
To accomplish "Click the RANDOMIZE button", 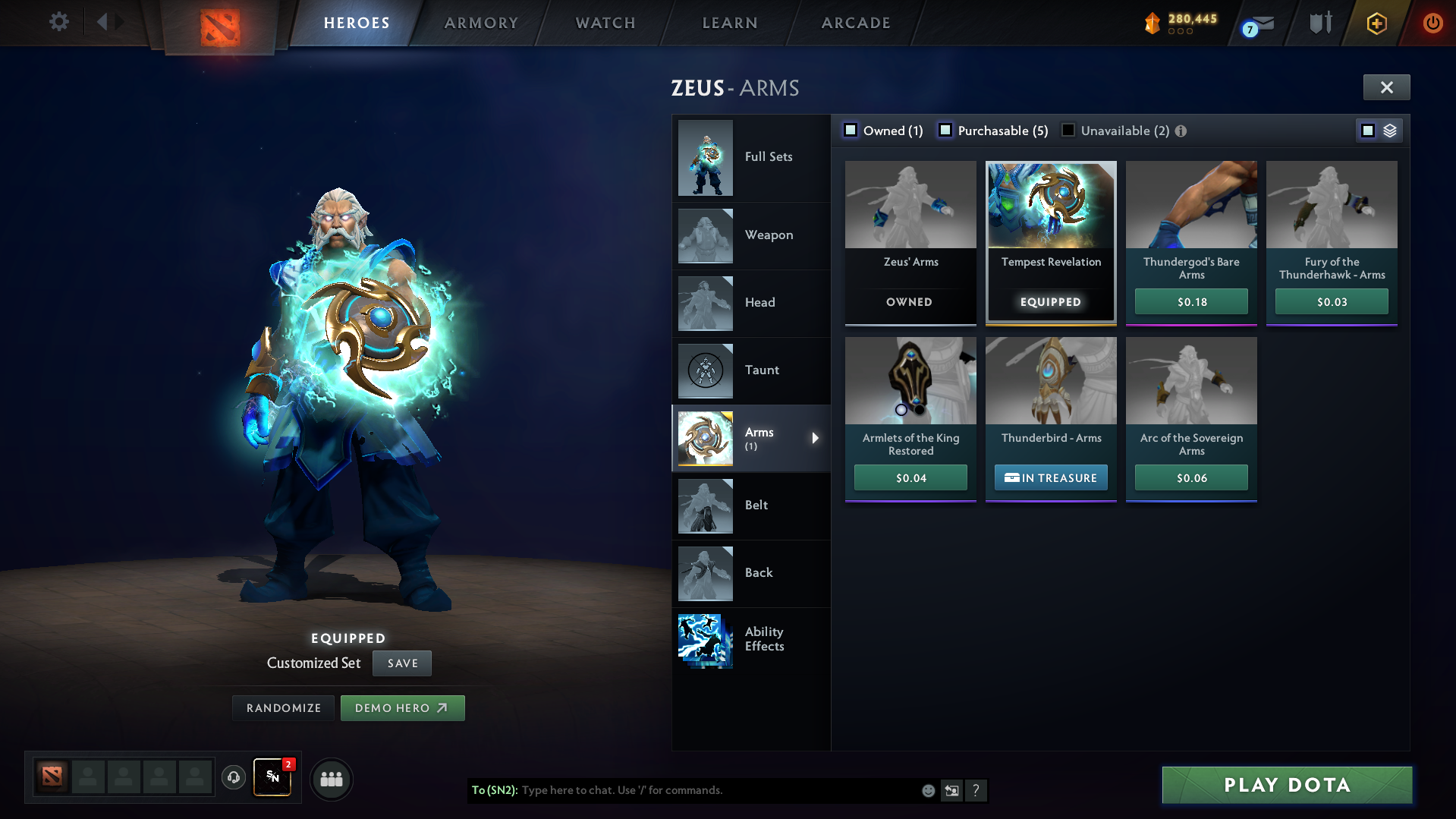I will point(283,707).
